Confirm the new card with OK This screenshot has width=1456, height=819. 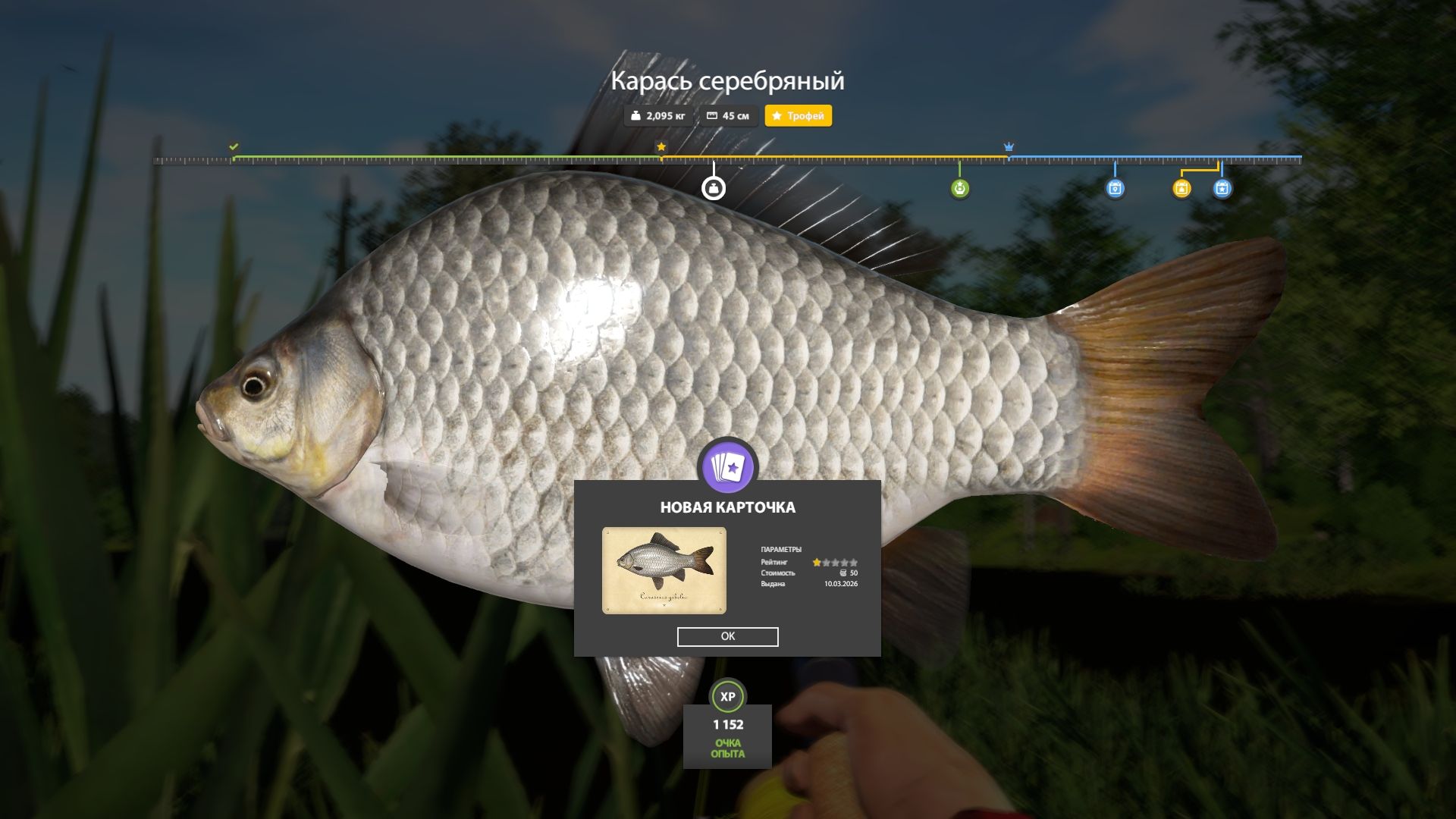[x=727, y=636]
